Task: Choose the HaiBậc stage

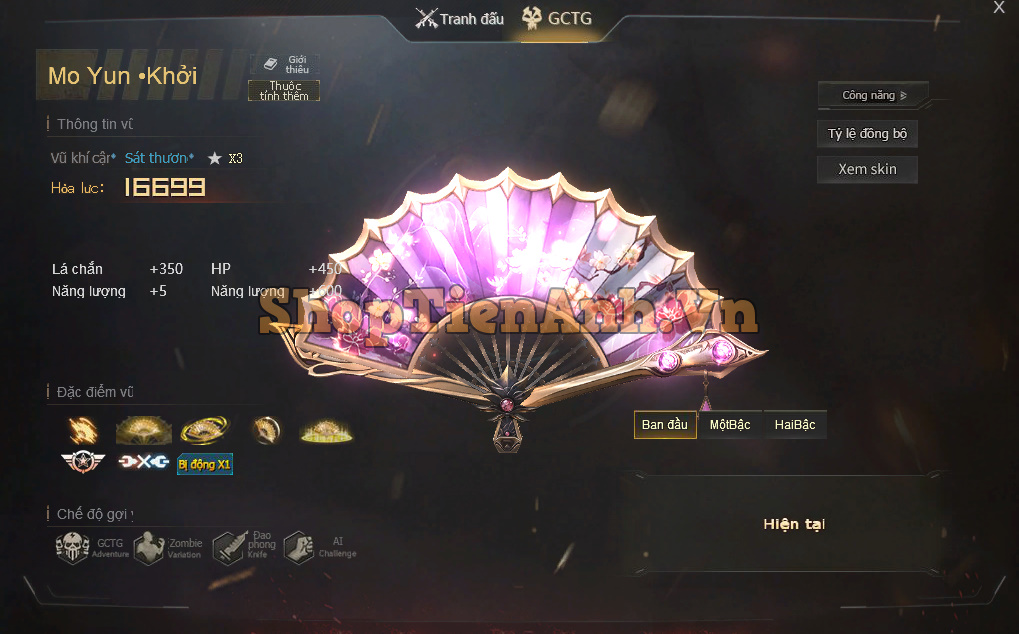Action: (x=795, y=425)
